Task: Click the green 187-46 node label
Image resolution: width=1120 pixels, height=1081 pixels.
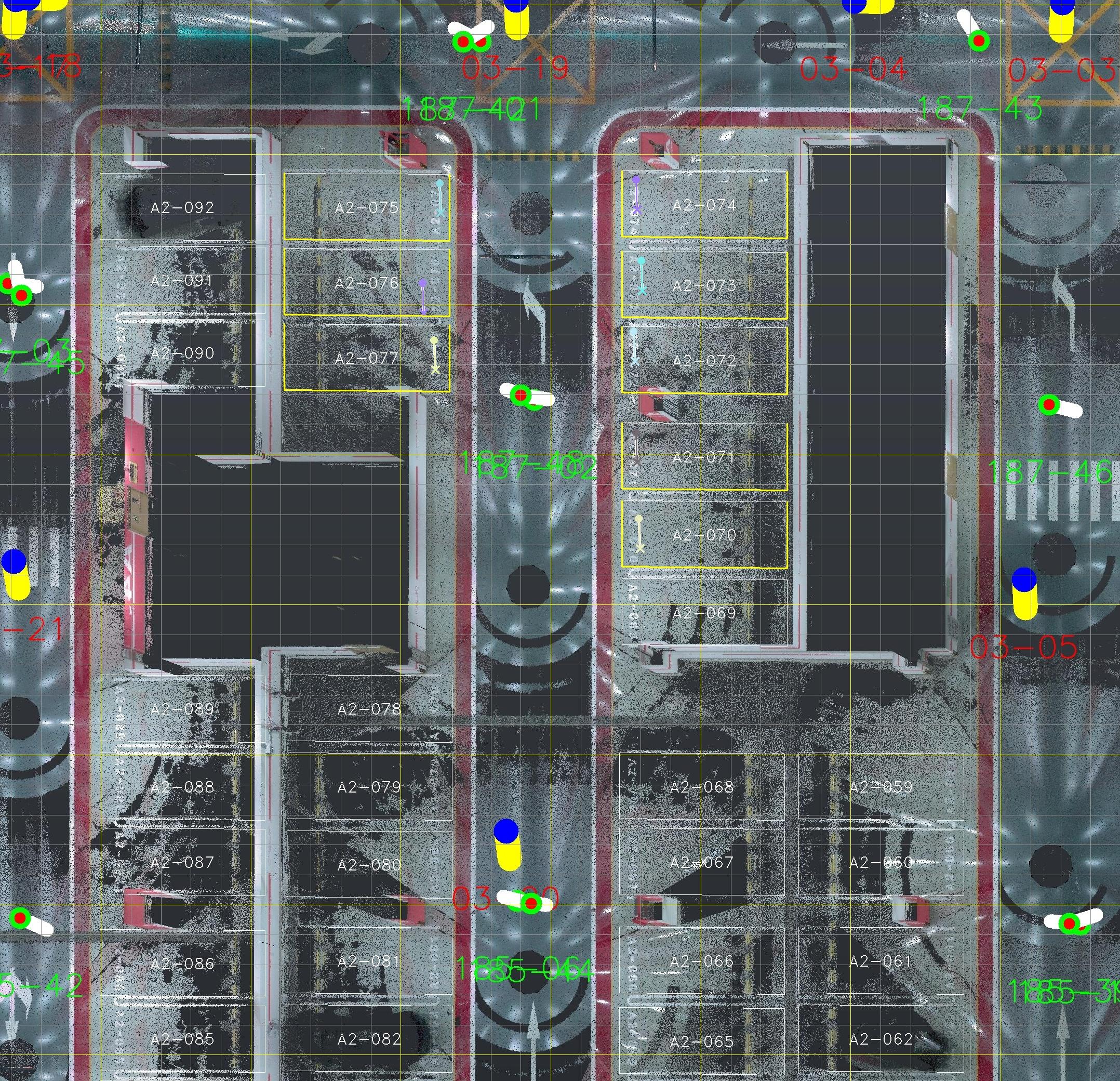Action: 1050,471
